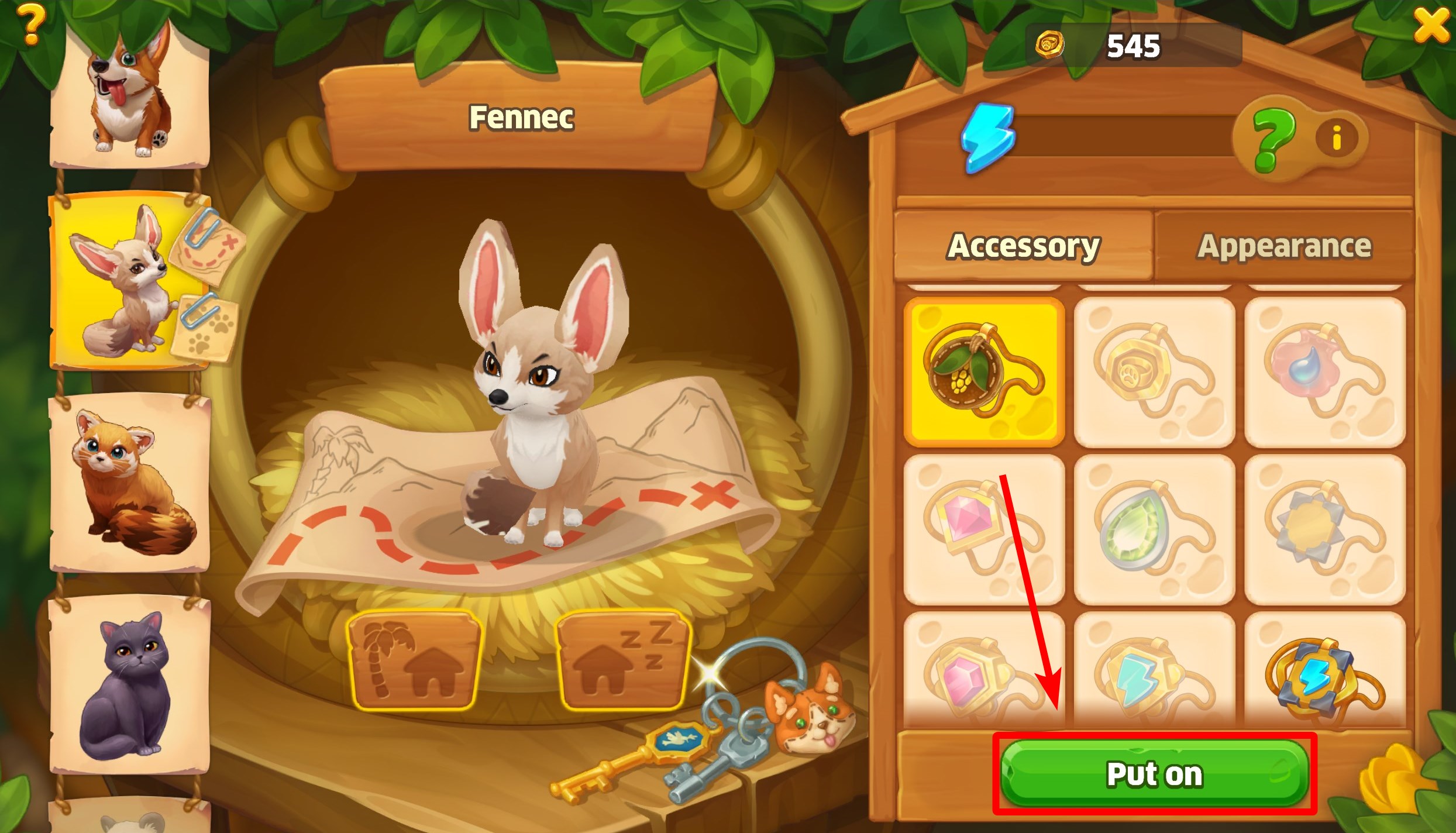
Task: Choose the yellow sun star amulet
Action: click(1324, 529)
